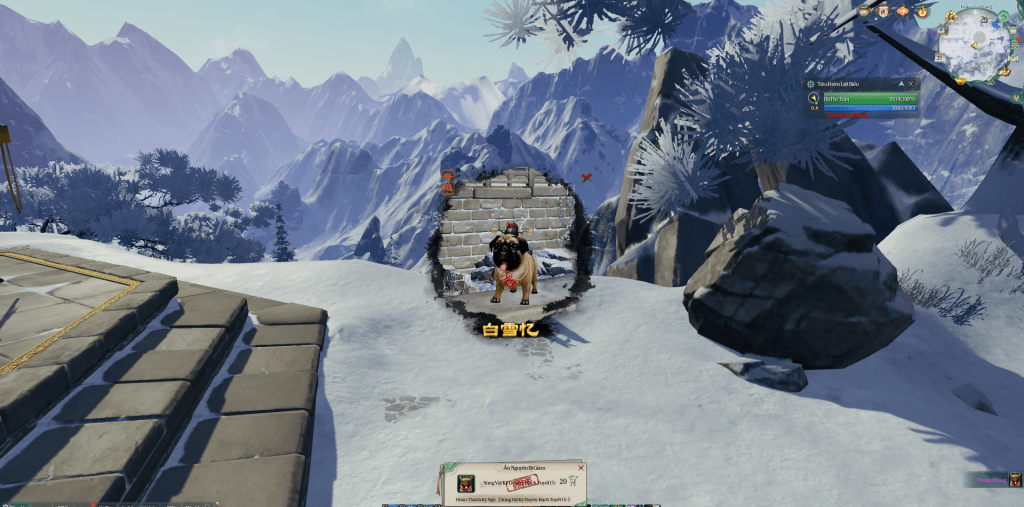1024x507 pixels.
Task: Click the flame icon near the minimap
Action: (923, 11)
